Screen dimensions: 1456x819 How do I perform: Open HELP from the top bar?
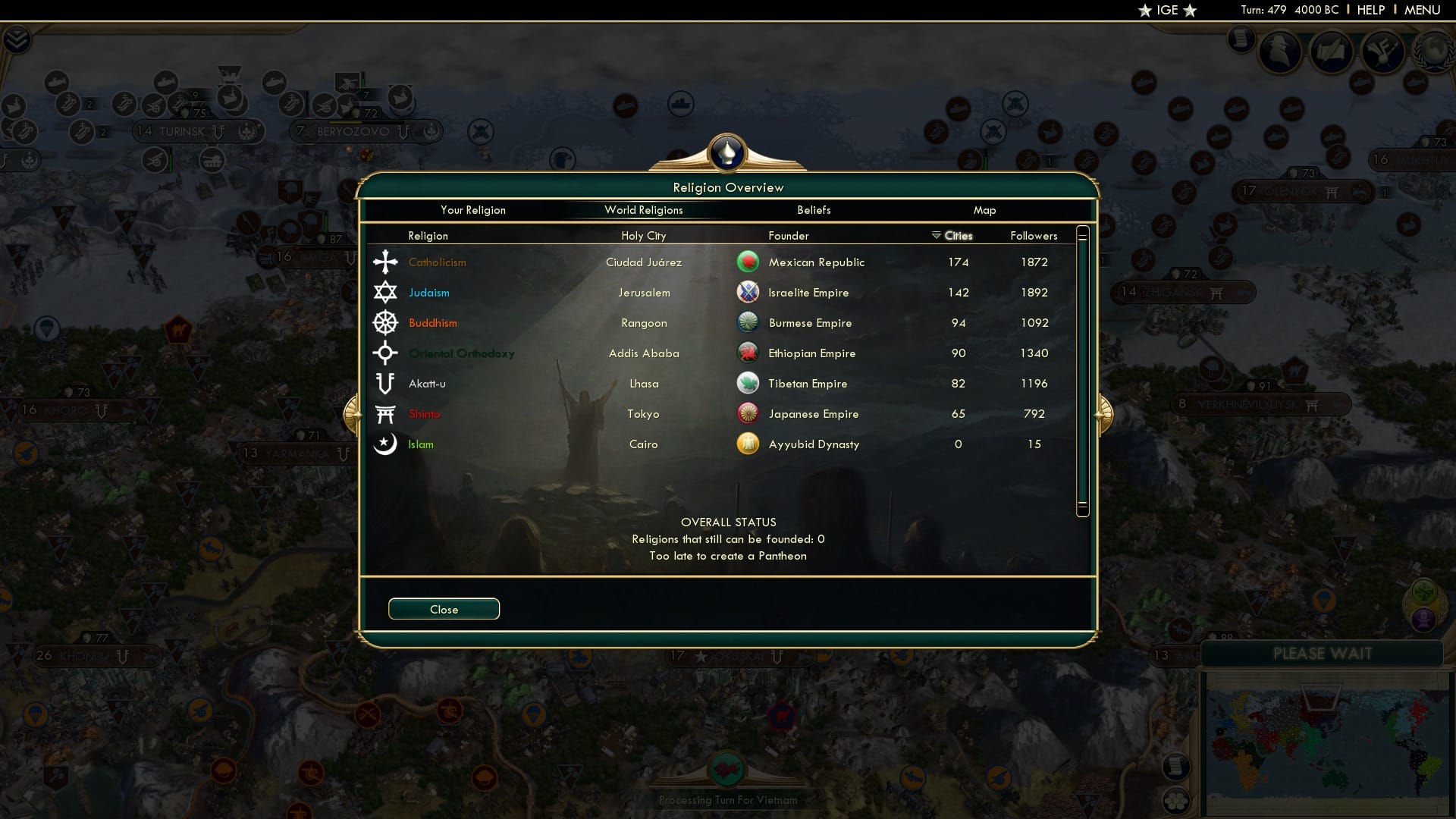pos(1370,10)
